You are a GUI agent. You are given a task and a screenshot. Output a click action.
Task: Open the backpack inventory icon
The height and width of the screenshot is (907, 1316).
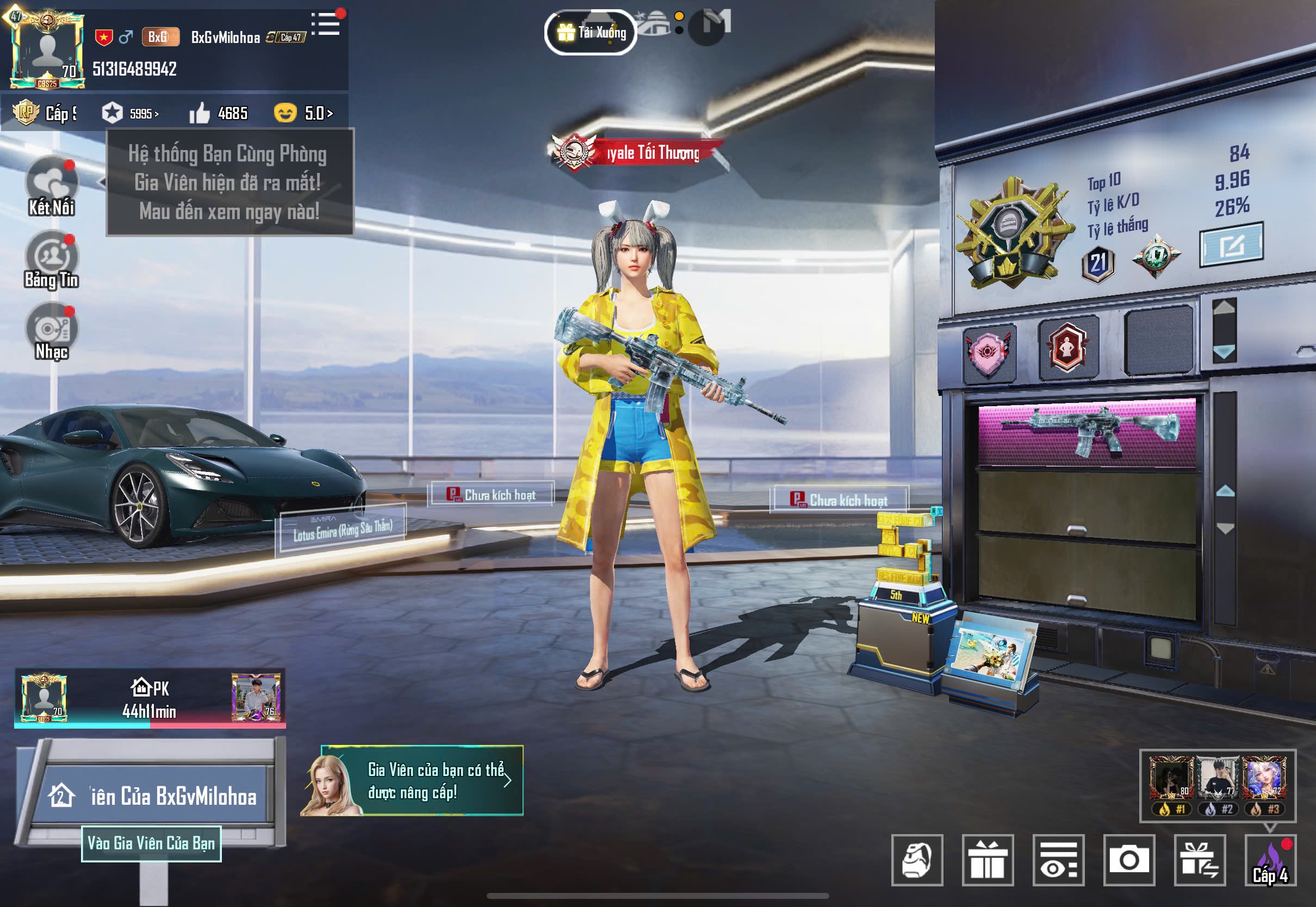click(916, 860)
